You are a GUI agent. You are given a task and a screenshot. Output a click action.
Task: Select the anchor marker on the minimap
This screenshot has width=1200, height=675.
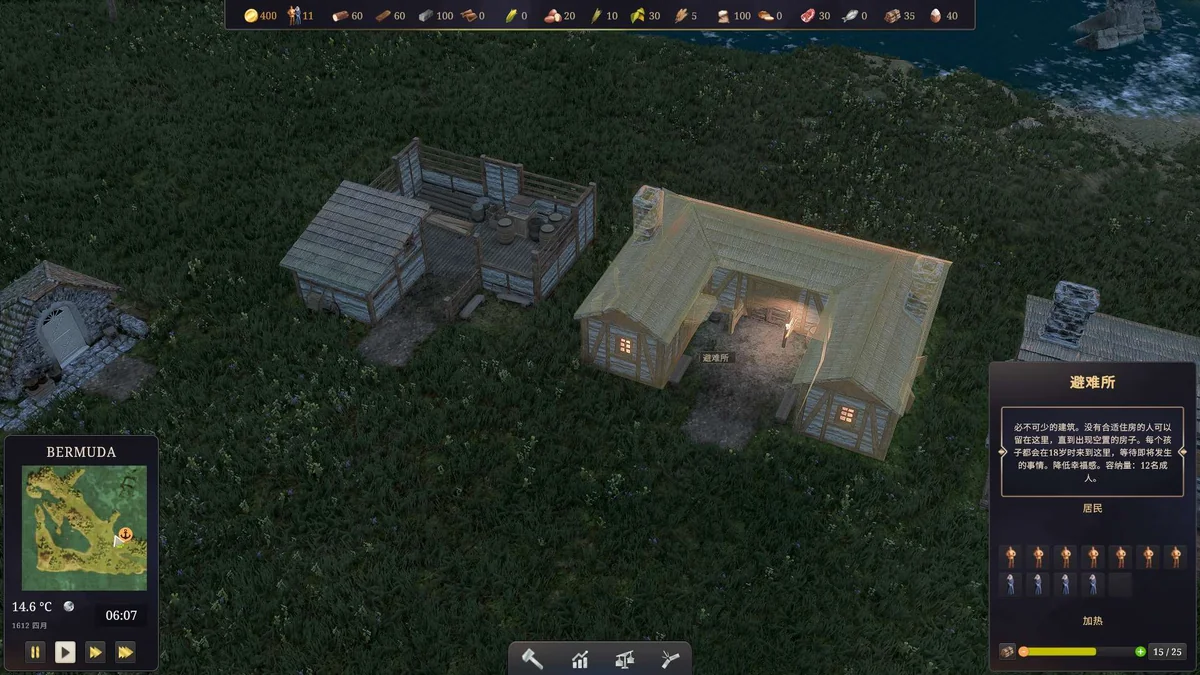coord(126,535)
